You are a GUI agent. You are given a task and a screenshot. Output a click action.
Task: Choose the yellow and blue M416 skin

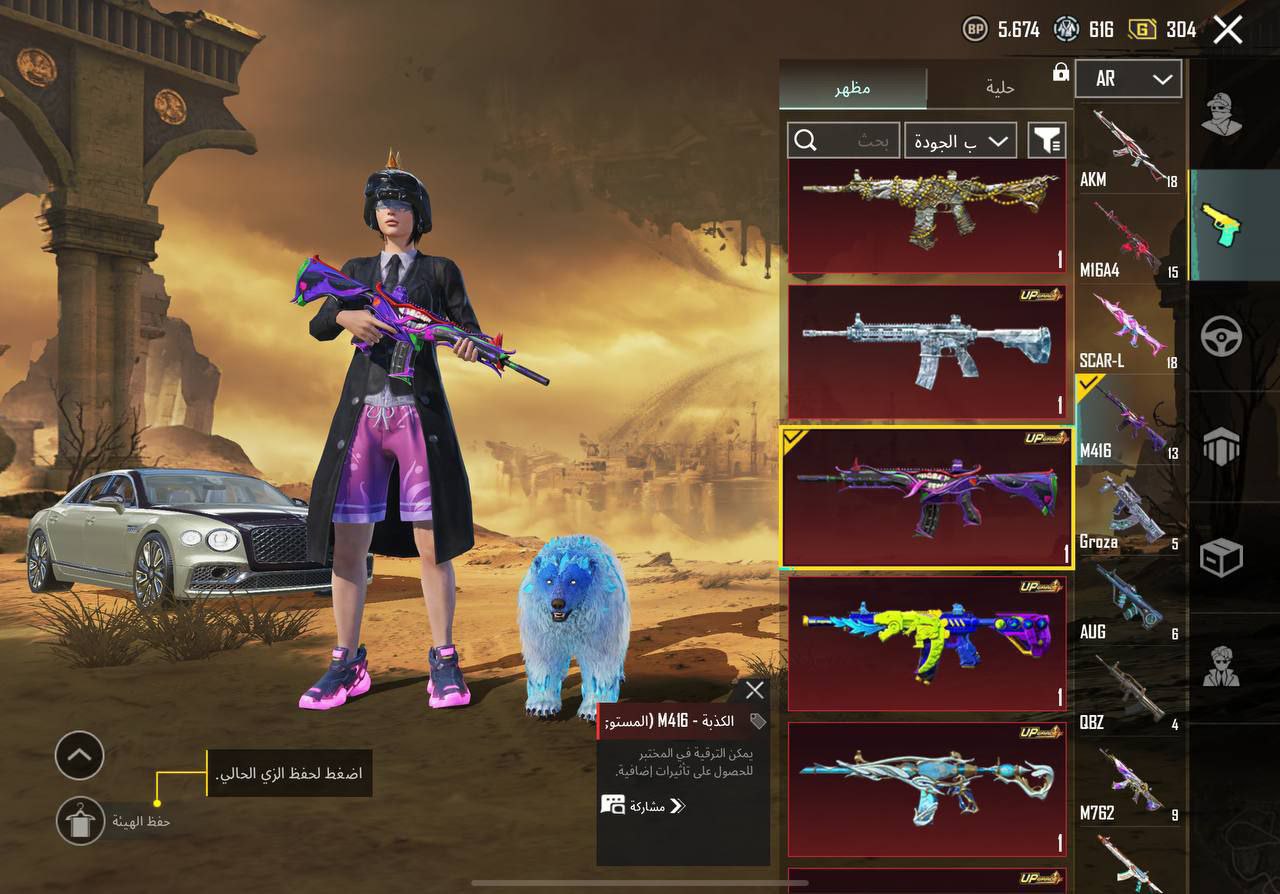(x=927, y=643)
